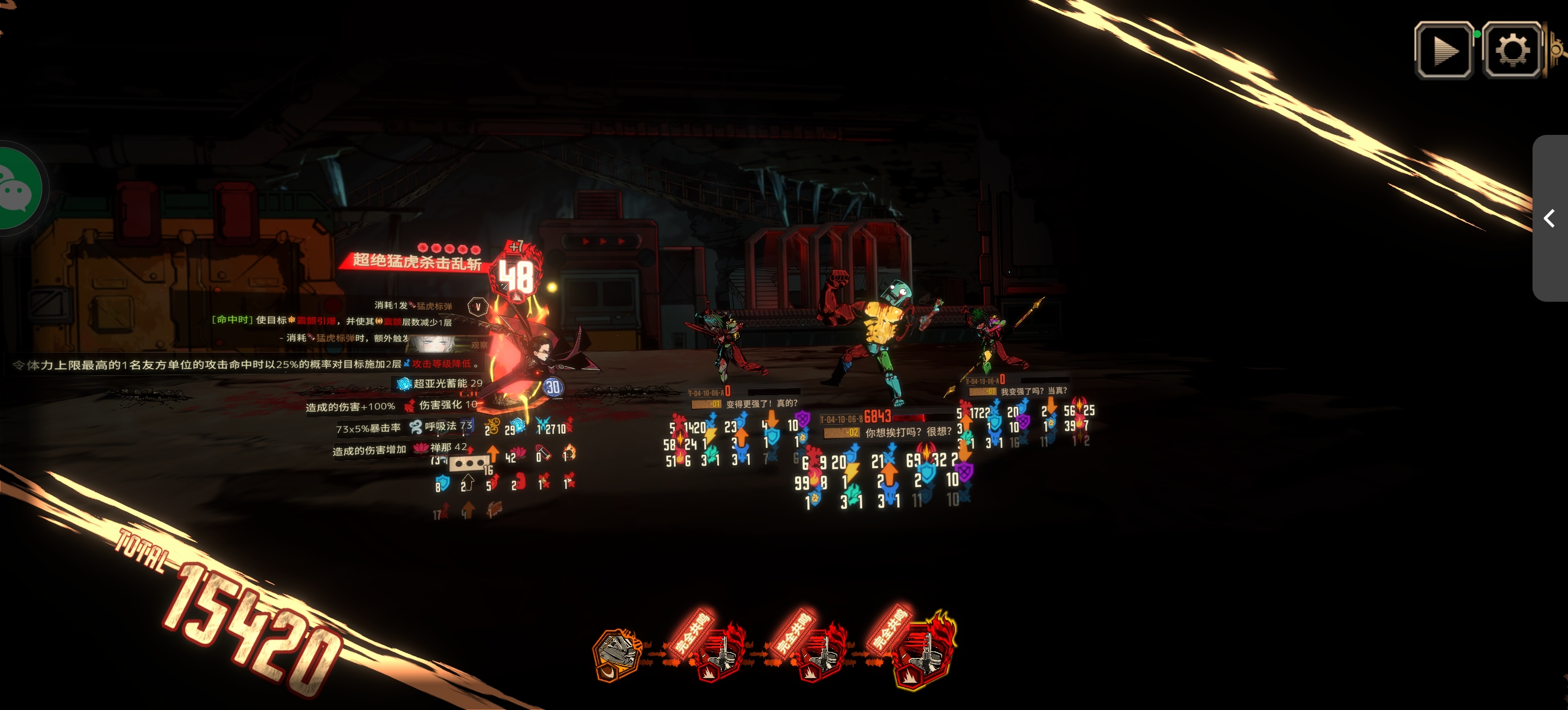The width and height of the screenshot is (1568, 710).
Task: Expand the side panel arrow tab
Action: coord(1550,218)
